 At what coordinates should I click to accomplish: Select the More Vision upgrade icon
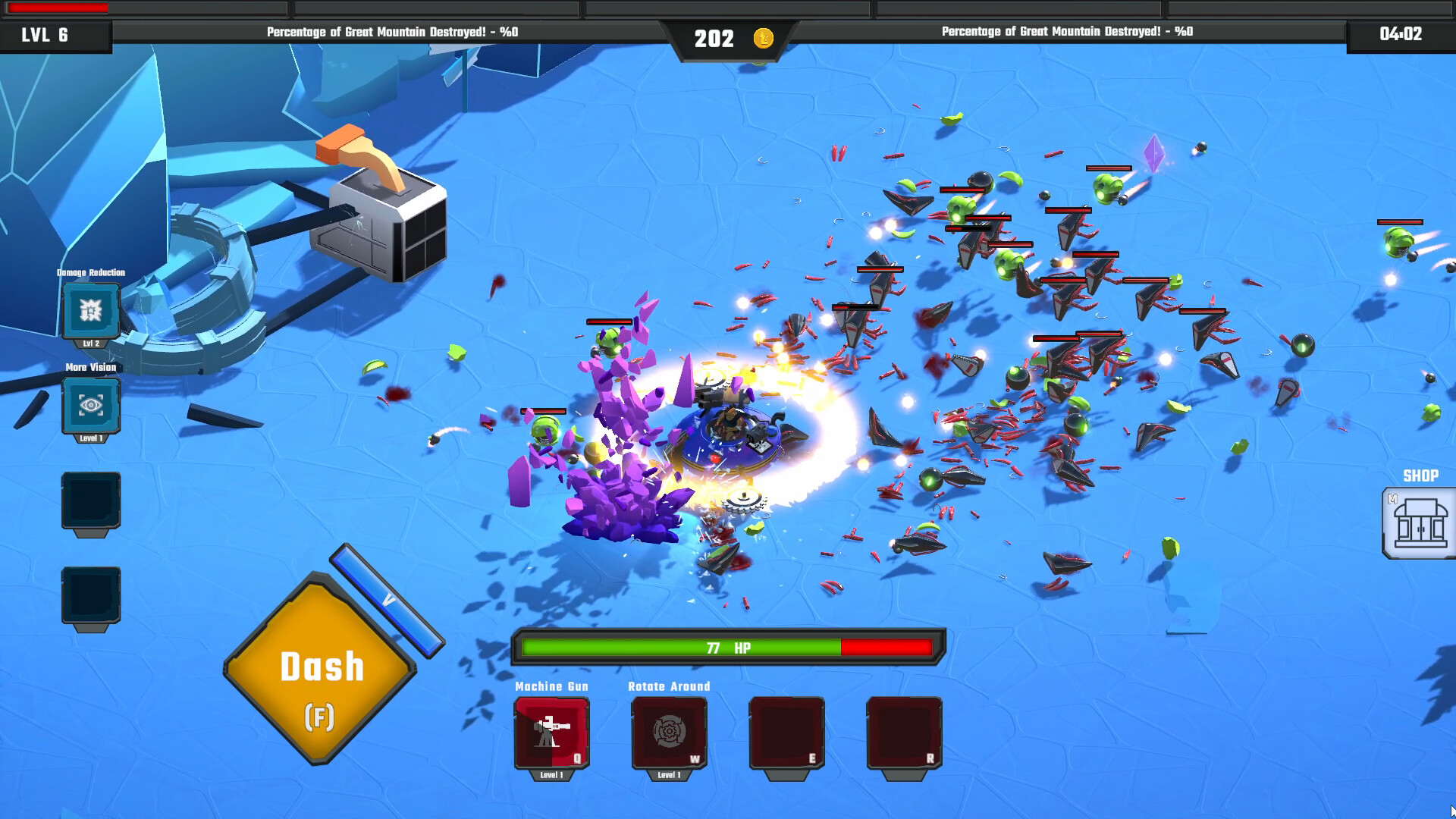pyautogui.click(x=91, y=406)
